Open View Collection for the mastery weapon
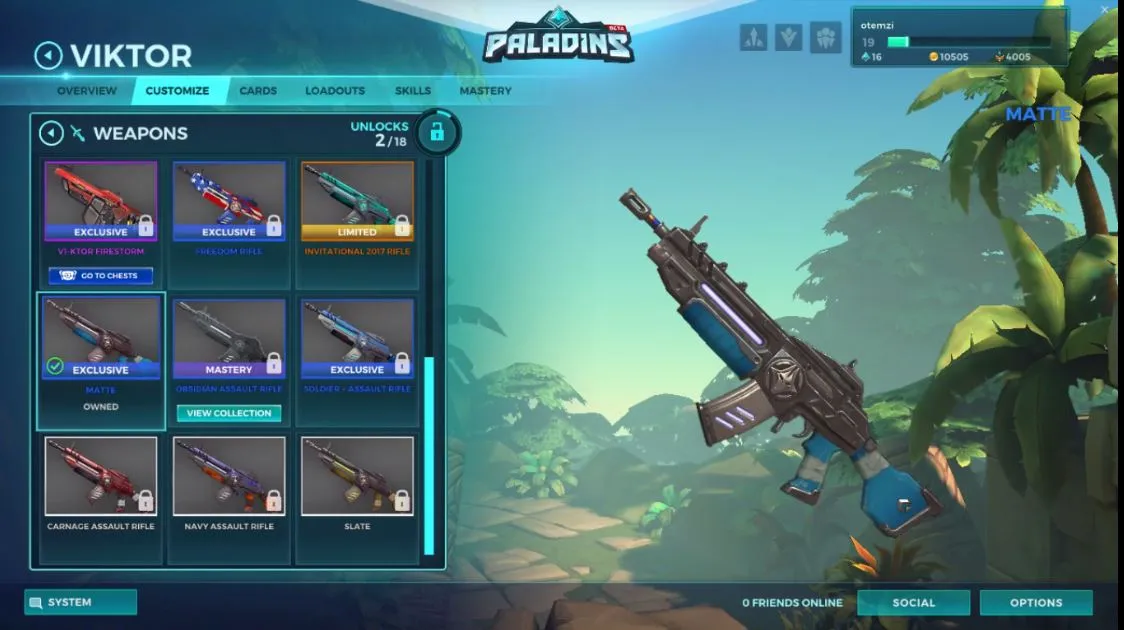 point(229,413)
